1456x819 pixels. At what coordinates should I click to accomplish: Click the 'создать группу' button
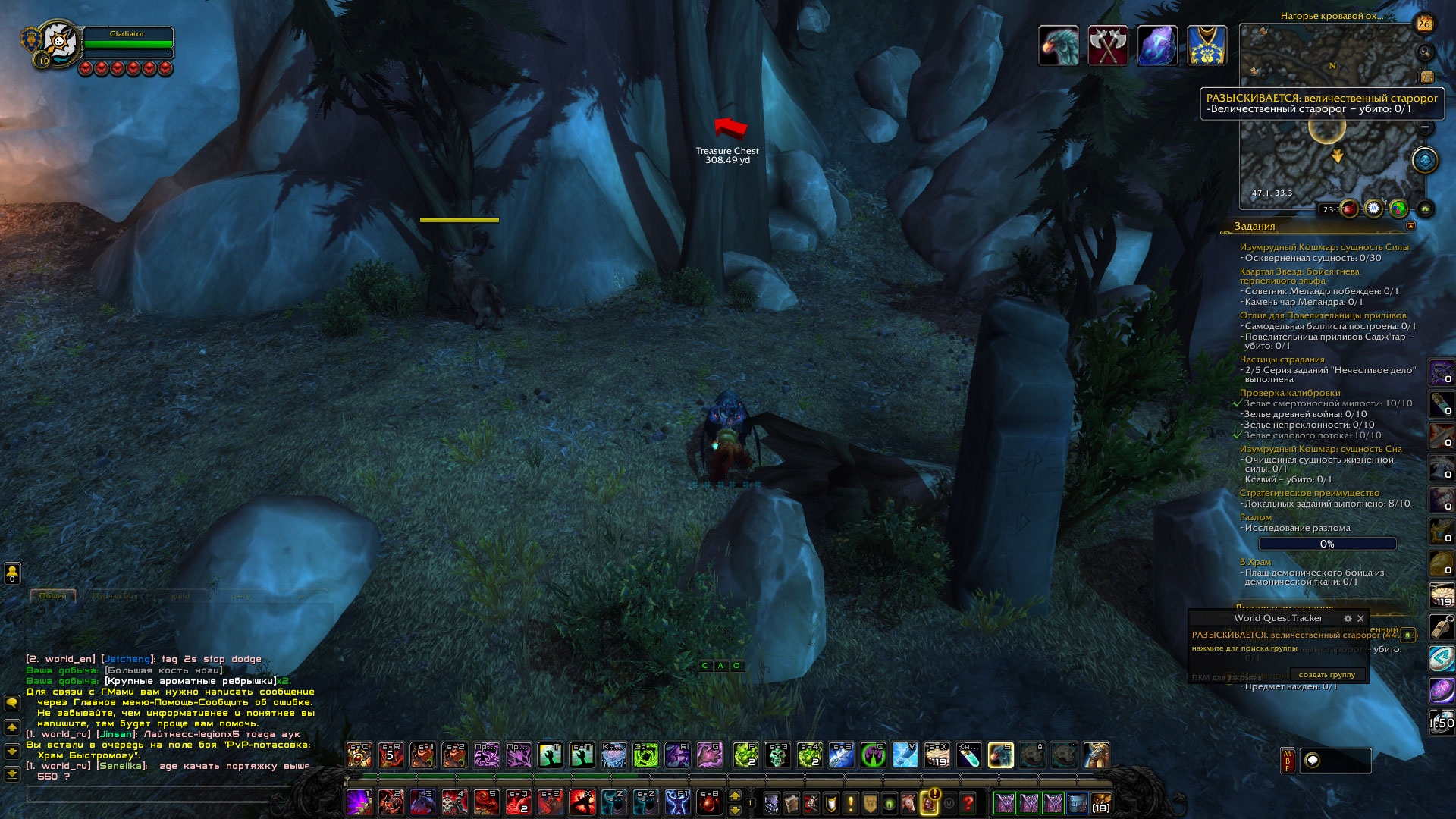[x=1326, y=674]
